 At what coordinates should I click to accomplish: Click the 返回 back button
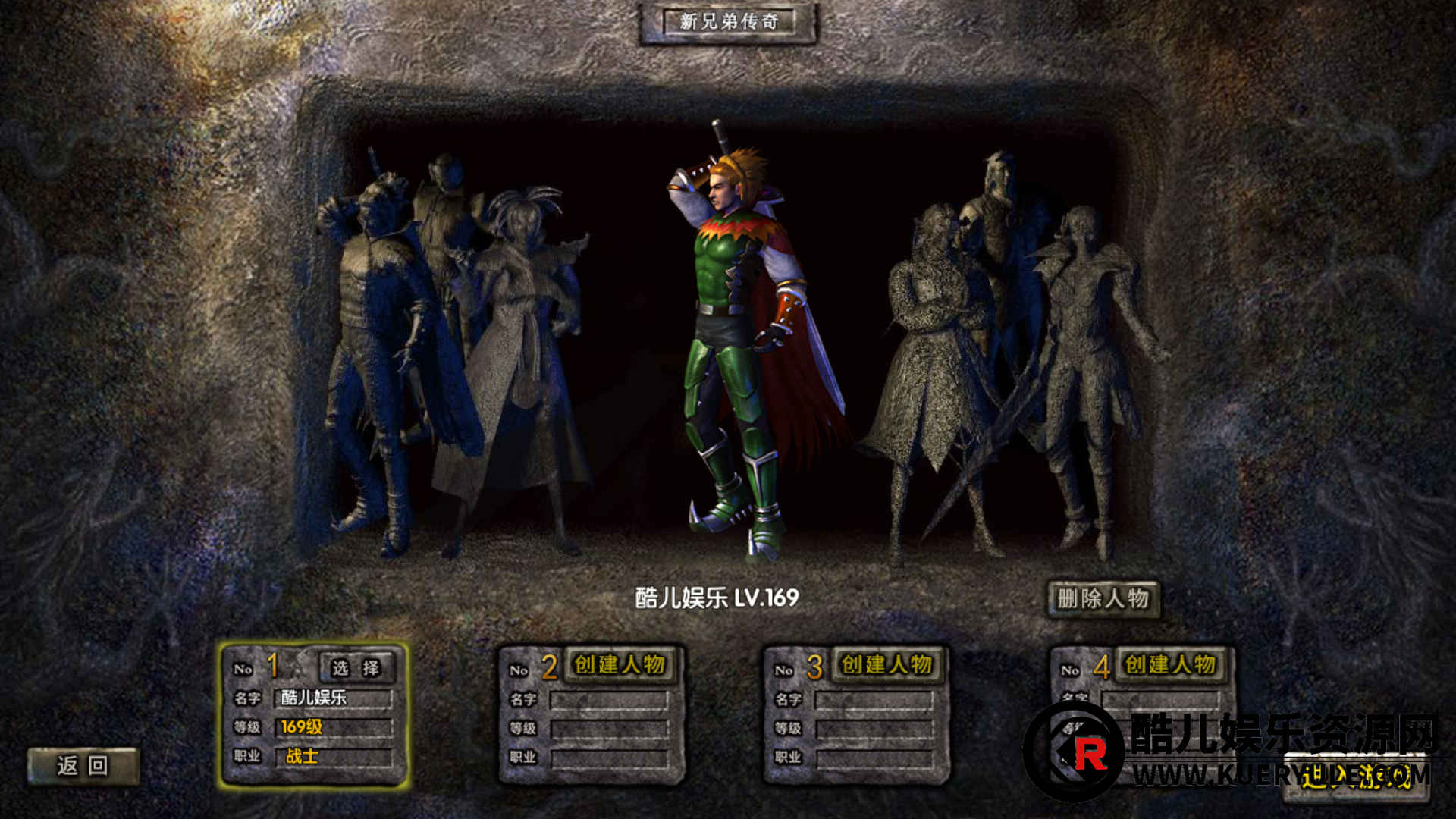(83, 766)
